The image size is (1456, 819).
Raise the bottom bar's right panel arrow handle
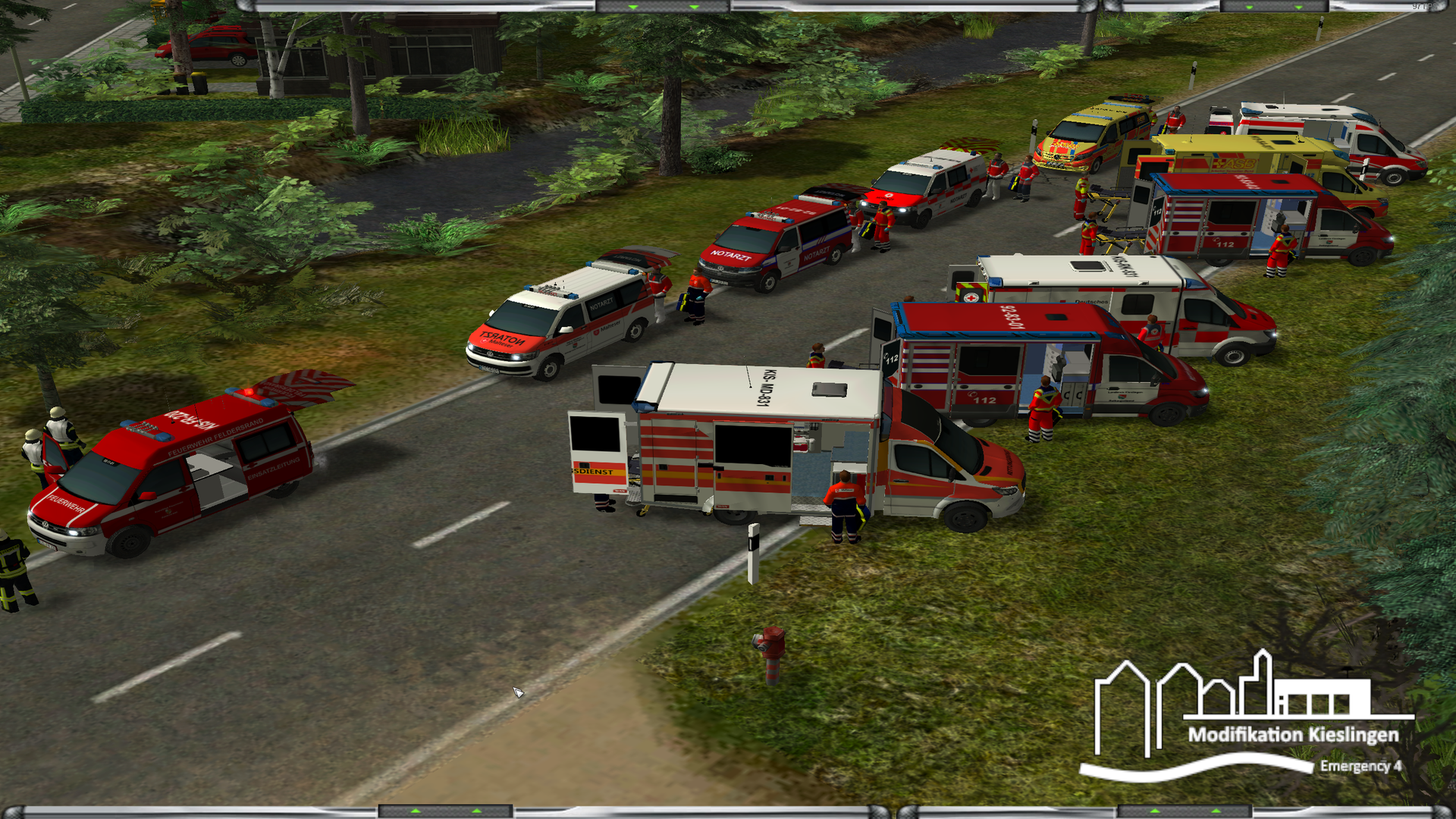tap(1185, 811)
